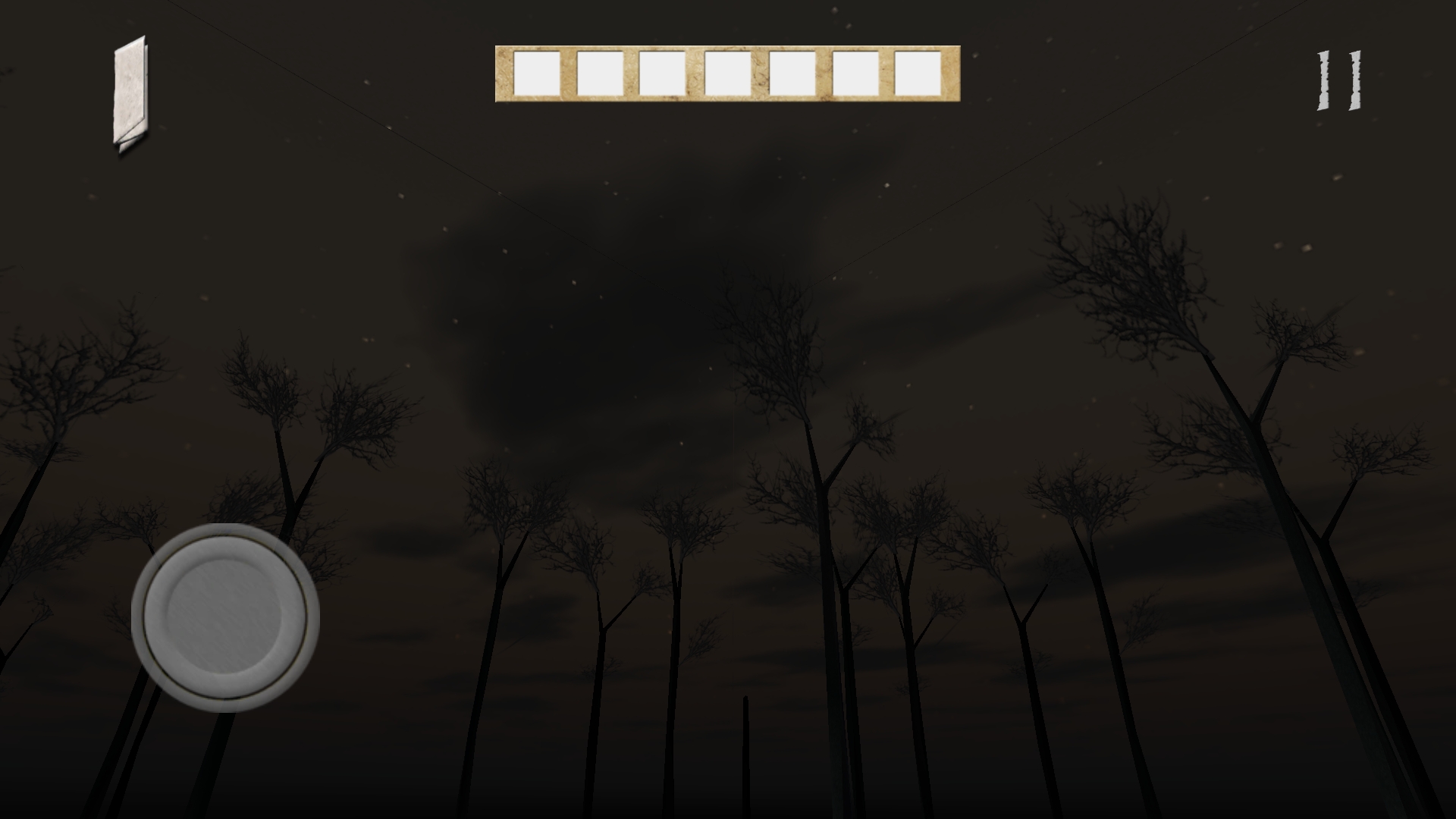Select the fifth page slot

click(x=792, y=73)
